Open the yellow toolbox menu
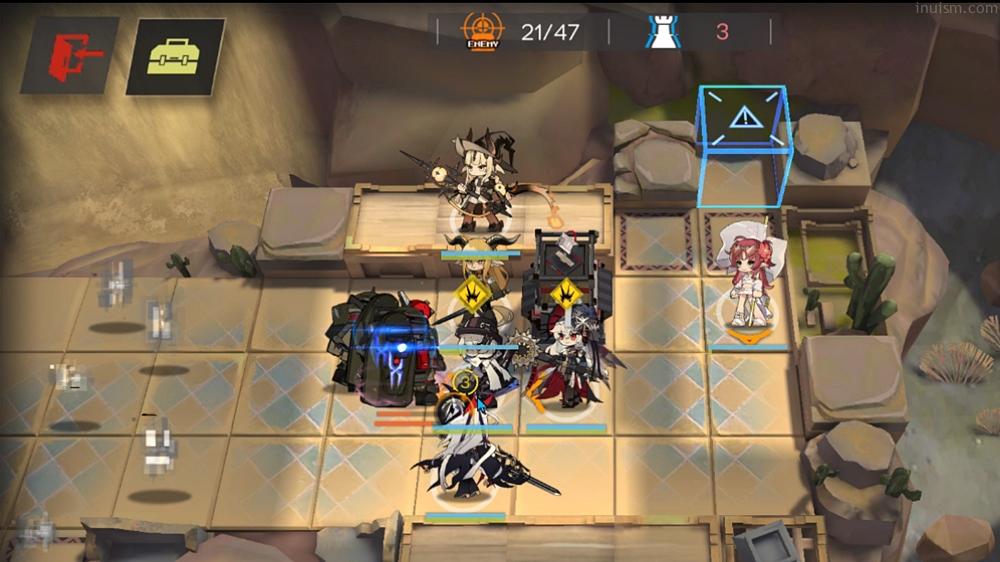Screen dimensions: 1000x562 [x=174, y=57]
